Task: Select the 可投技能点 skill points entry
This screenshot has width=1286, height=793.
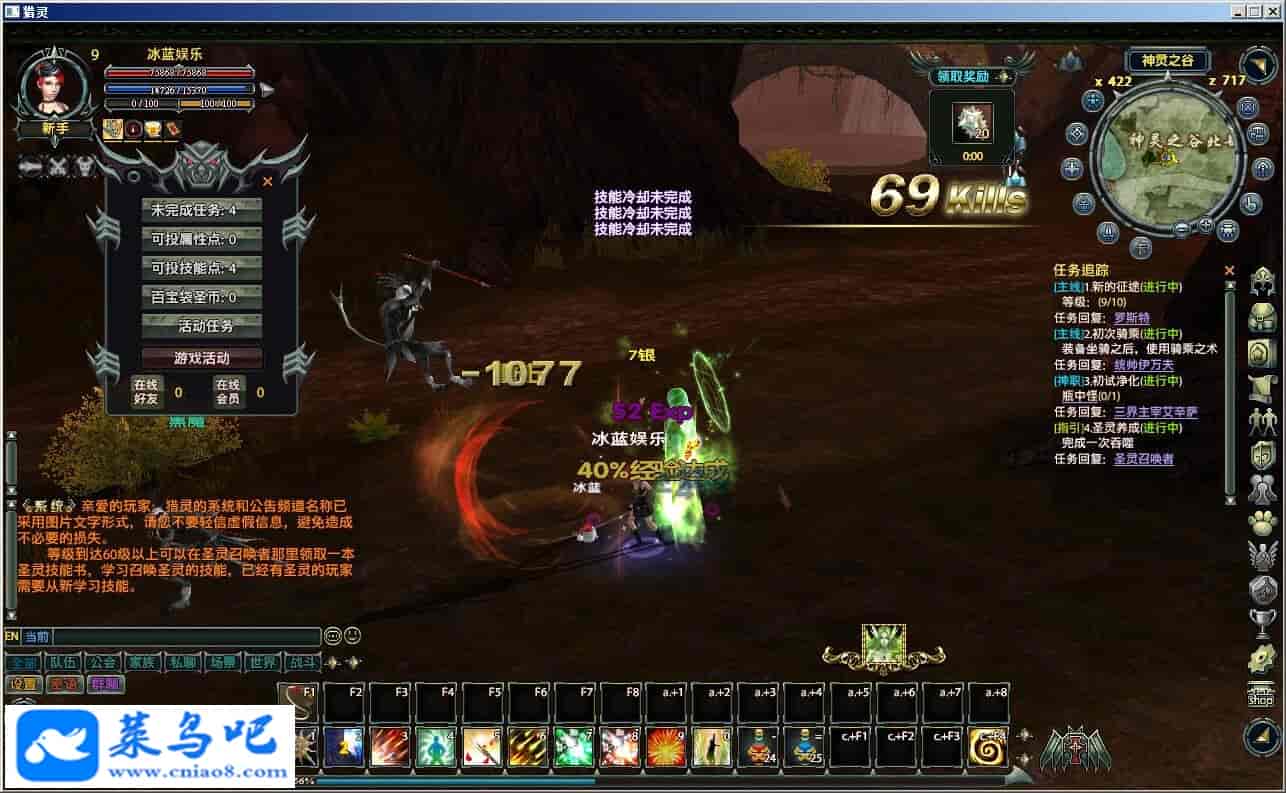Action: [201, 268]
